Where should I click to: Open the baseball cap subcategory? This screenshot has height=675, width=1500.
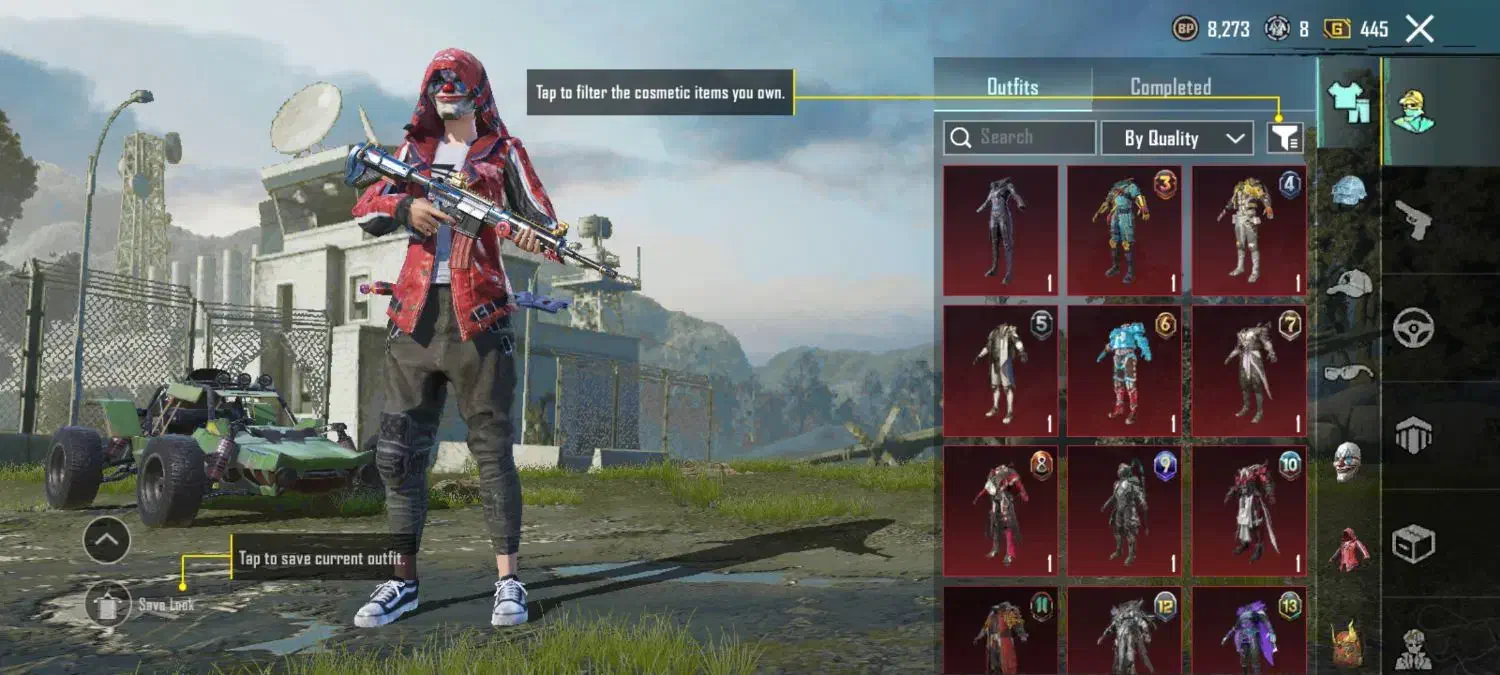tap(1349, 283)
